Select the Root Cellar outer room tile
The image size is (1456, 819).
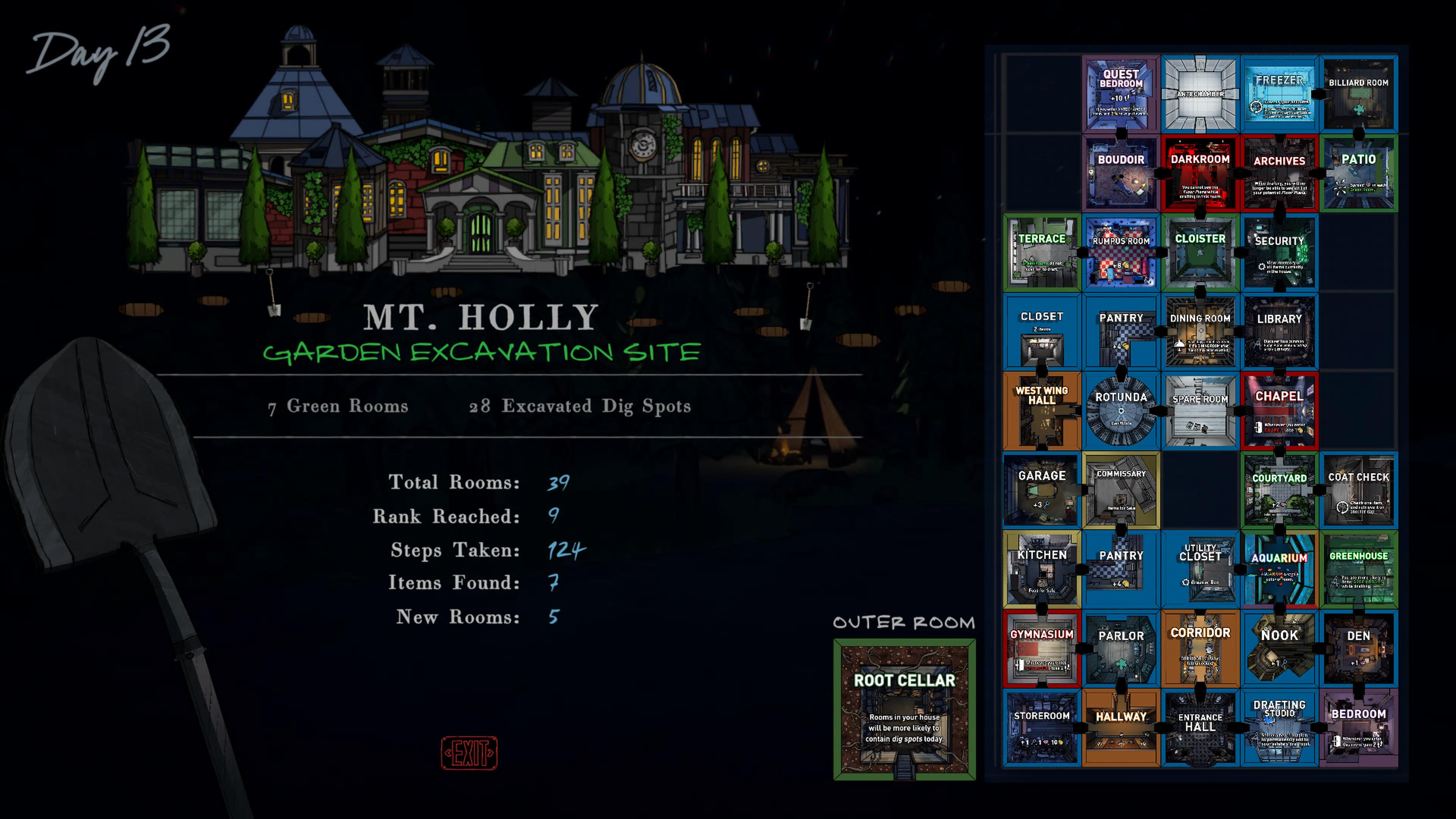click(904, 709)
